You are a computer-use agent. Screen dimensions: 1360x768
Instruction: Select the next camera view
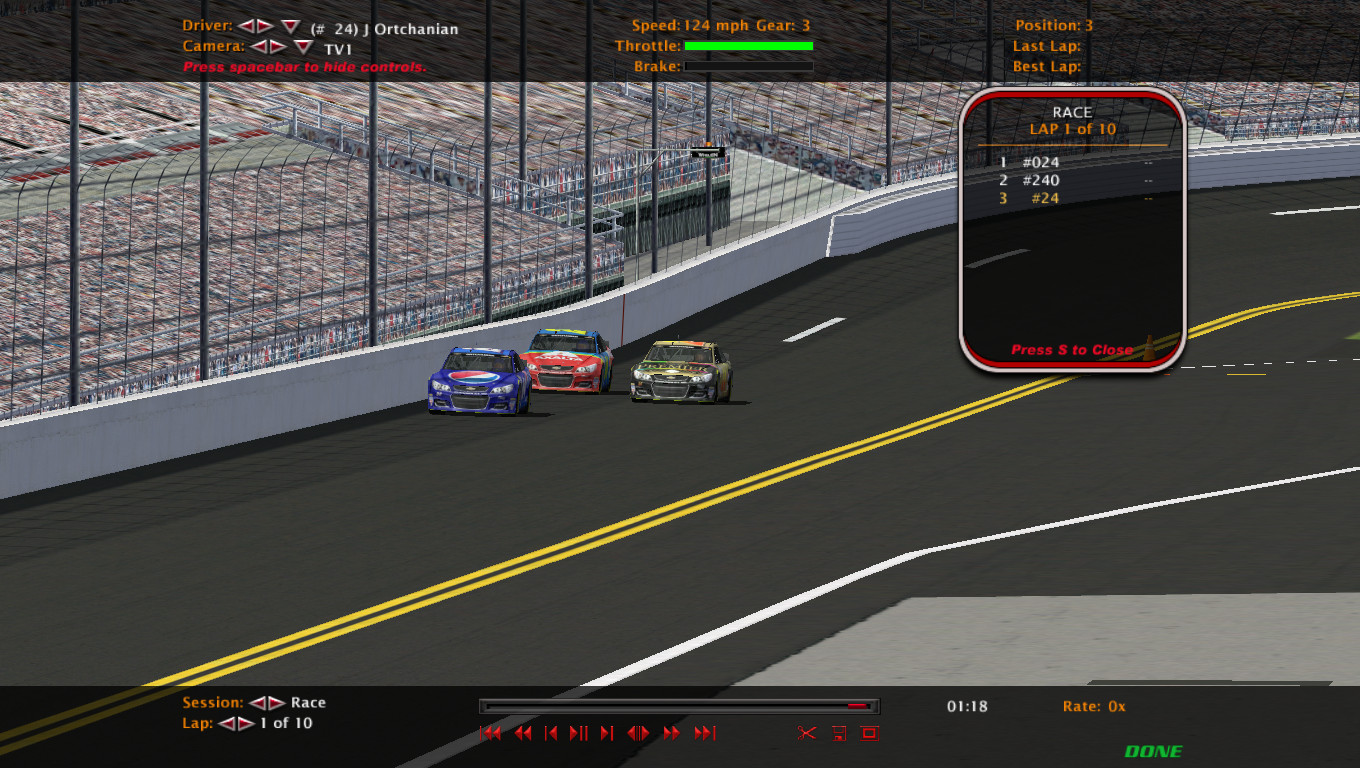(278, 46)
